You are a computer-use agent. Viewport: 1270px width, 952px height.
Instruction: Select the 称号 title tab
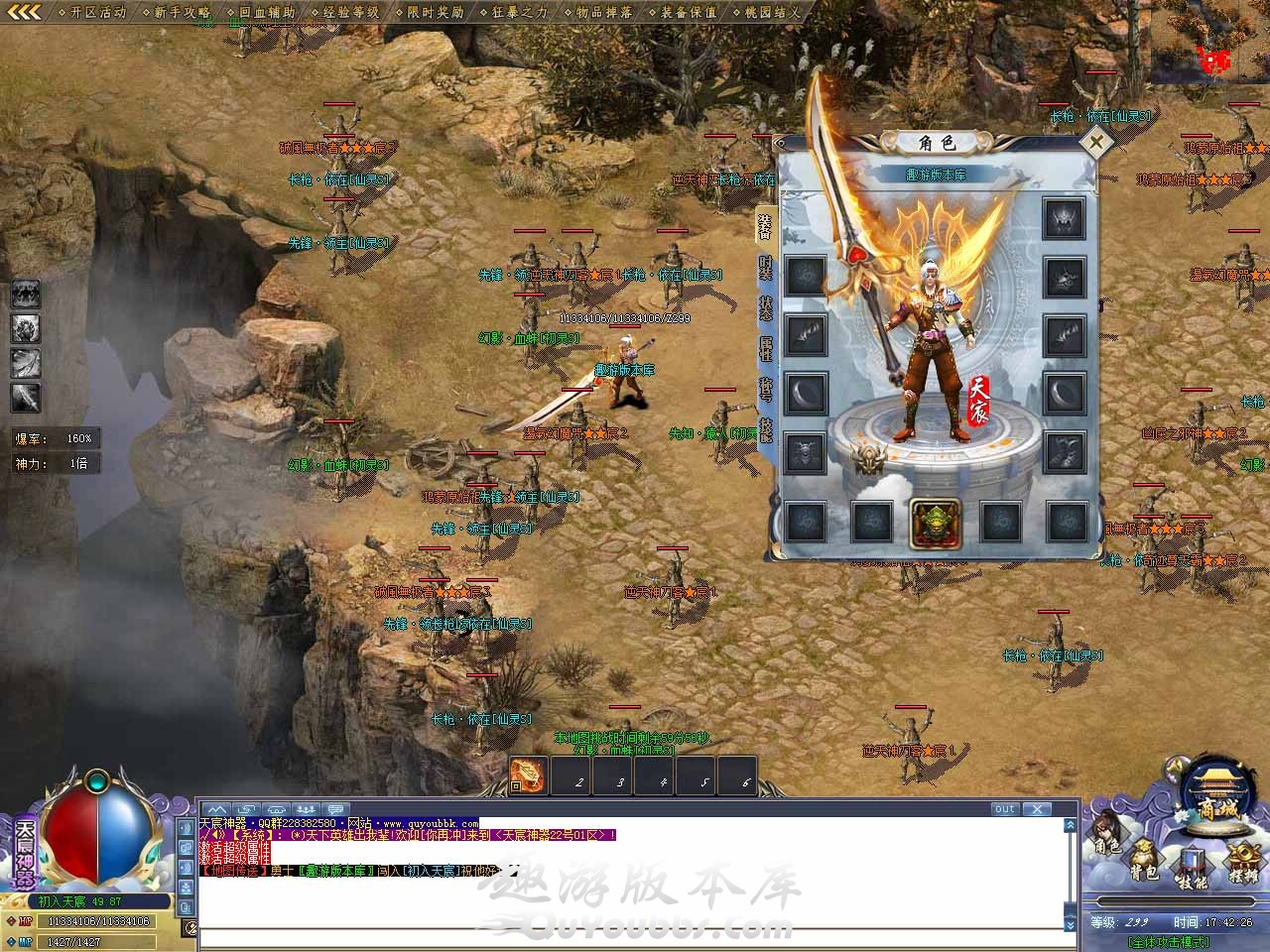point(765,389)
